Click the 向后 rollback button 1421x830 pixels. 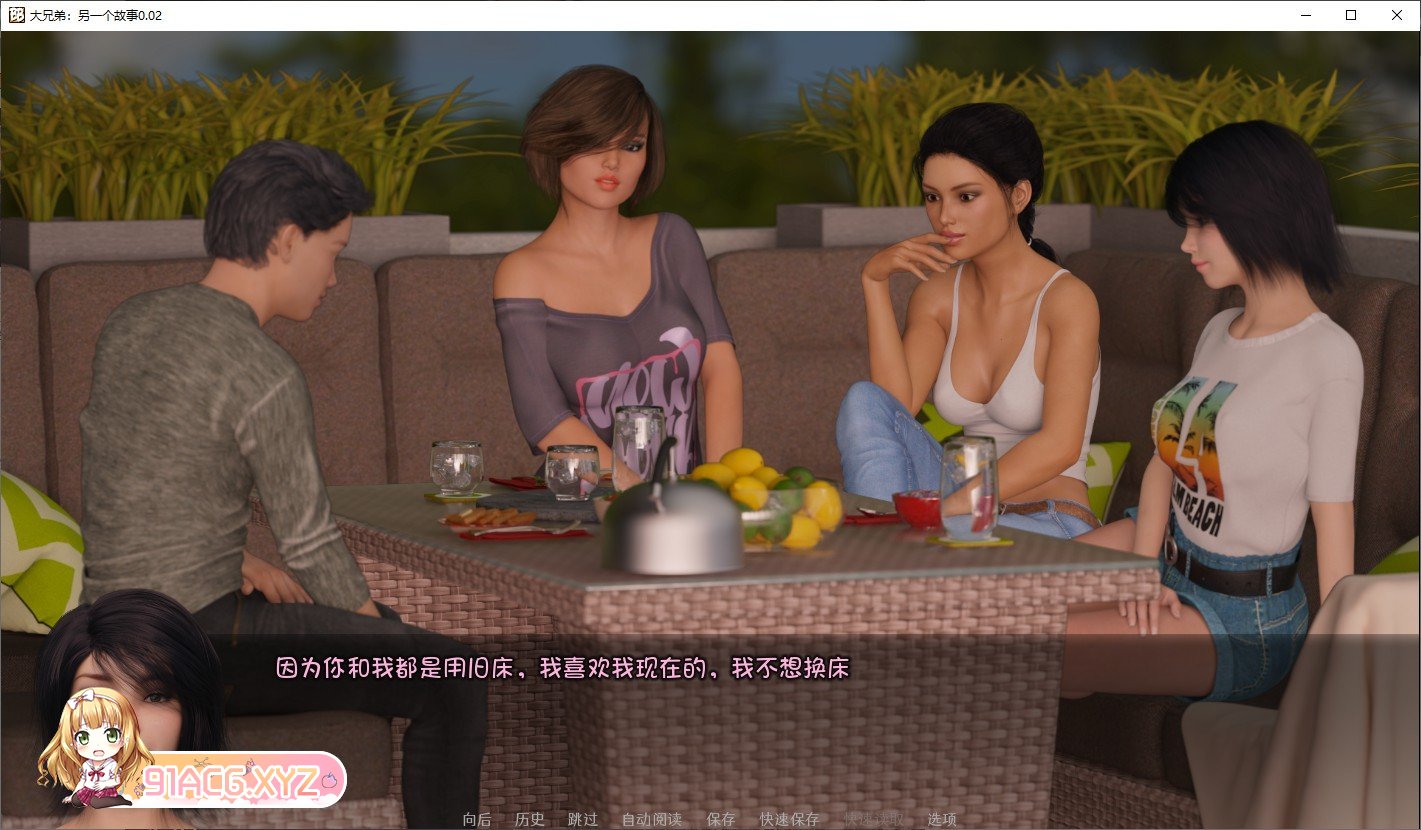[476, 819]
